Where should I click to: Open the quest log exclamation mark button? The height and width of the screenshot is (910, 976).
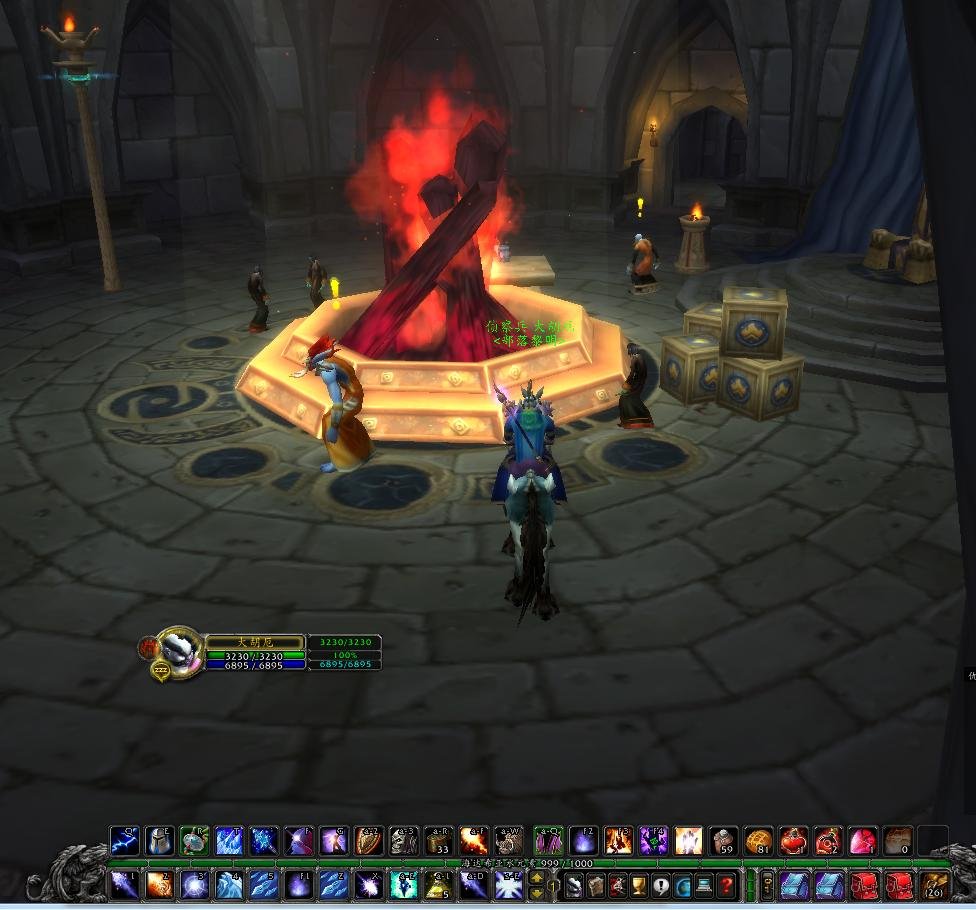click(660, 885)
